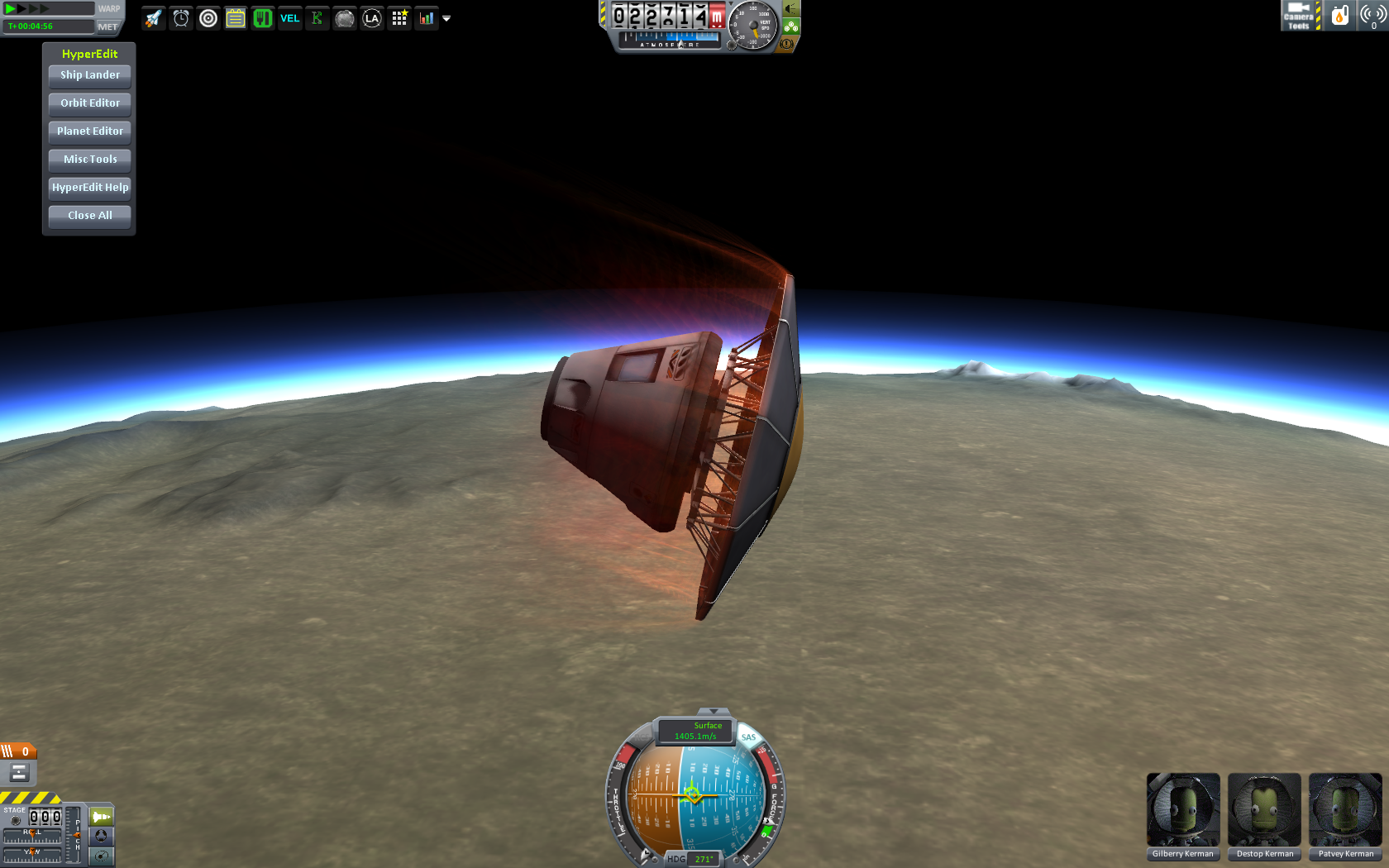Open the Kerbal Alarm Clock tool
The height and width of the screenshot is (868, 1389).
pos(180,17)
